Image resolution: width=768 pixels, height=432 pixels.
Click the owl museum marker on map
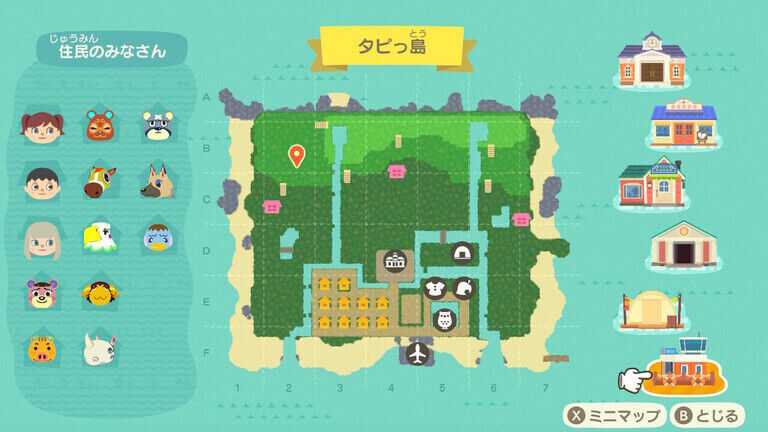point(445,319)
